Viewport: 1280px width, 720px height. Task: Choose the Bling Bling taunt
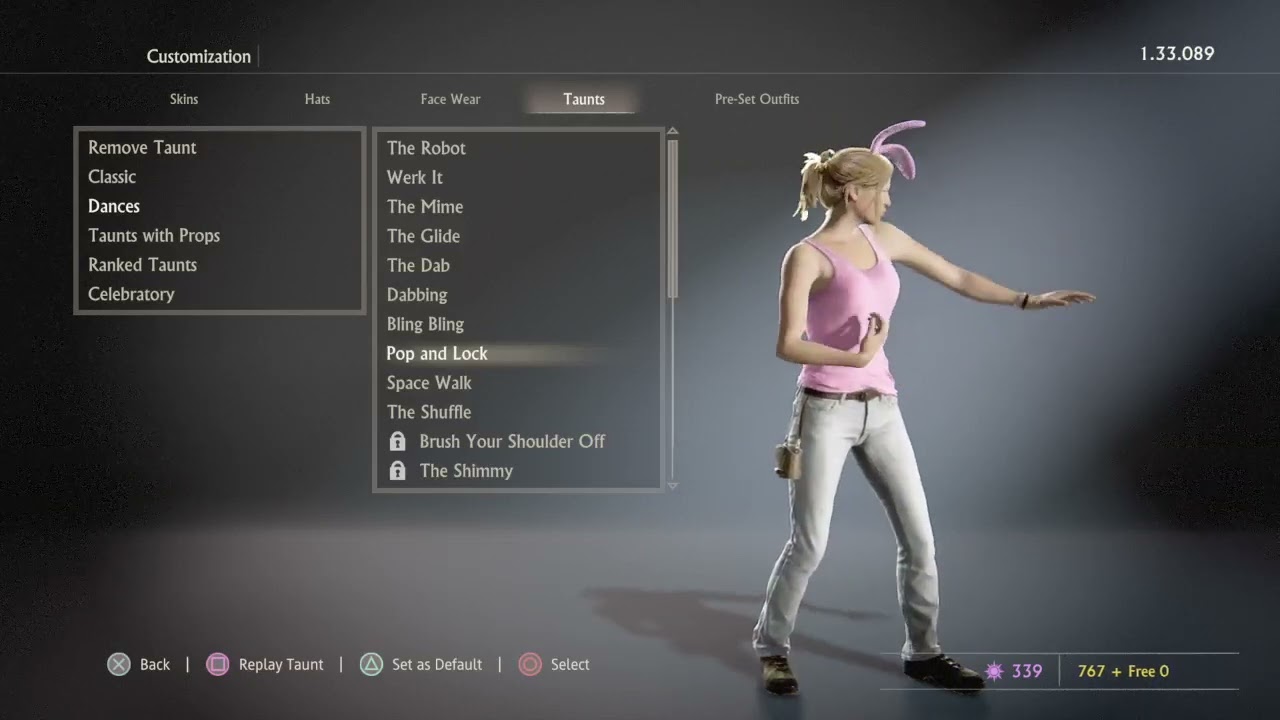pos(425,324)
